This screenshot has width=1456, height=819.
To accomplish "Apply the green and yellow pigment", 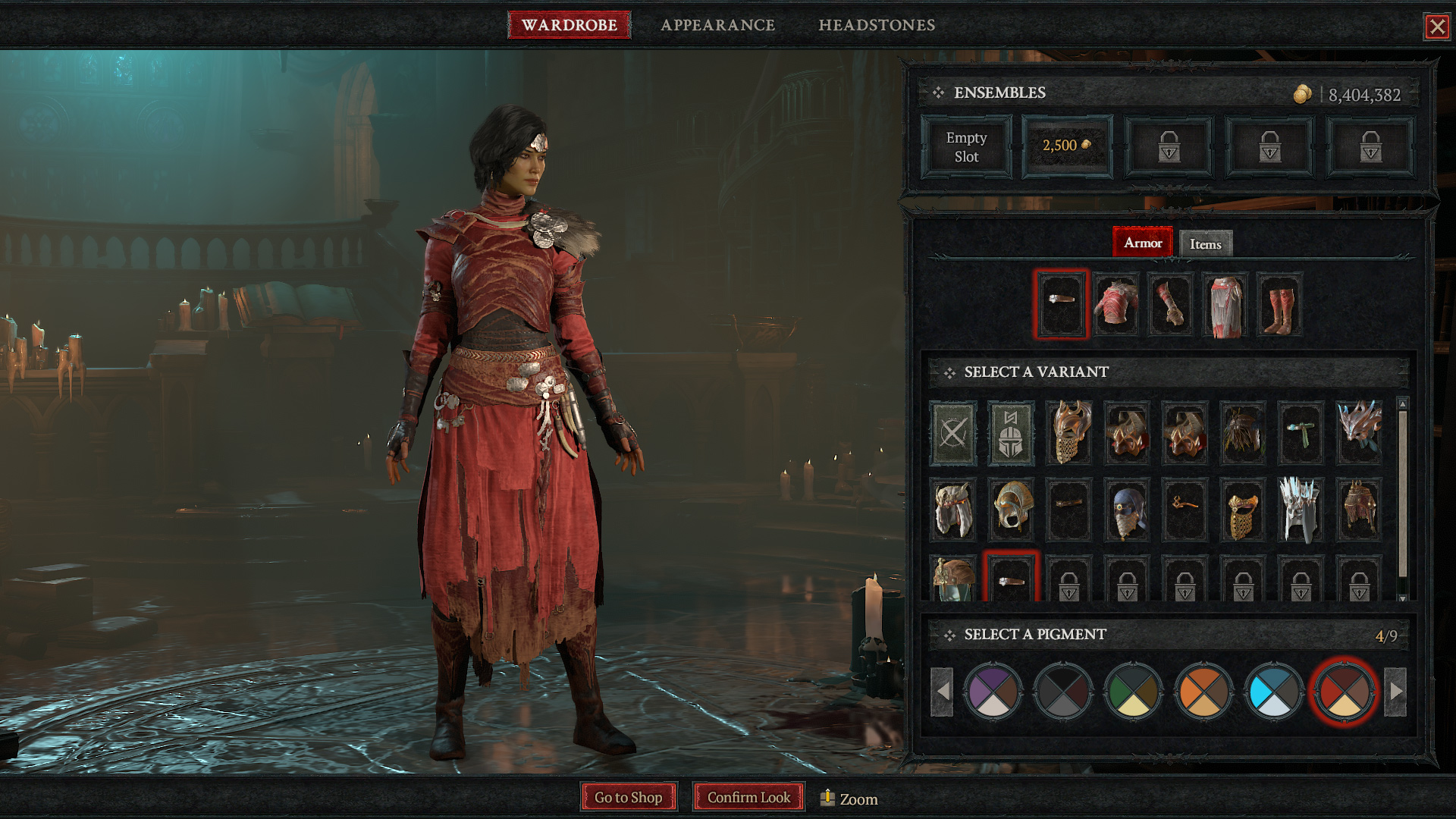I will (x=1134, y=692).
